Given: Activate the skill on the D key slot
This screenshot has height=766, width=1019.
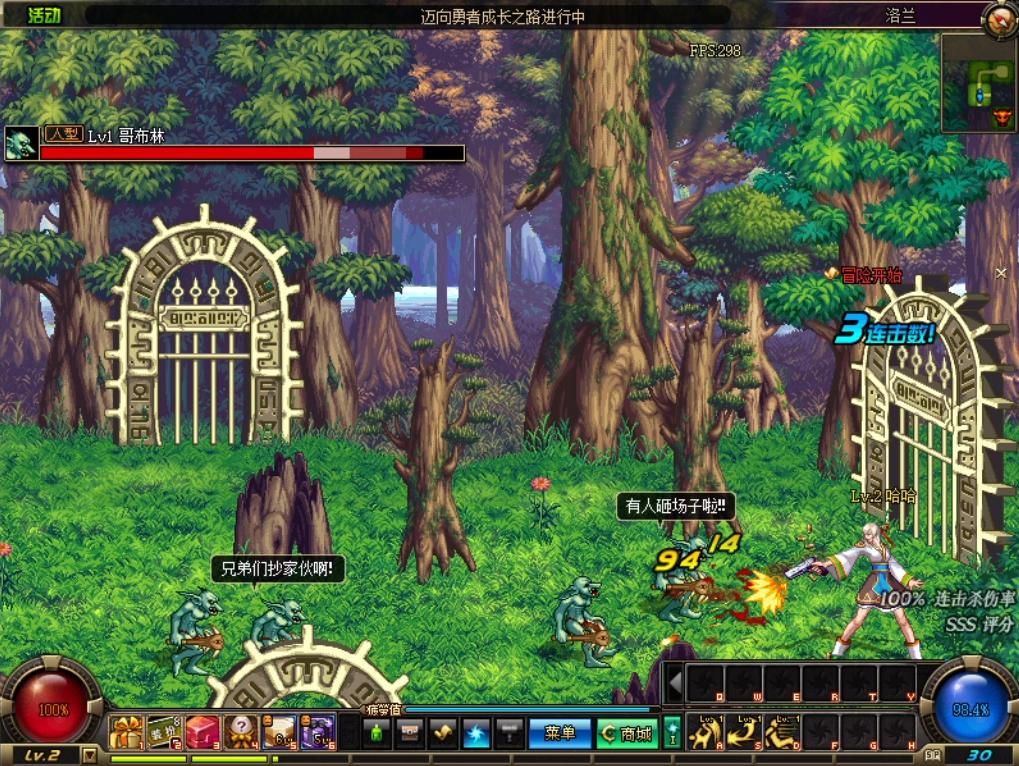Looking at the screenshot, I should coord(782,732).
